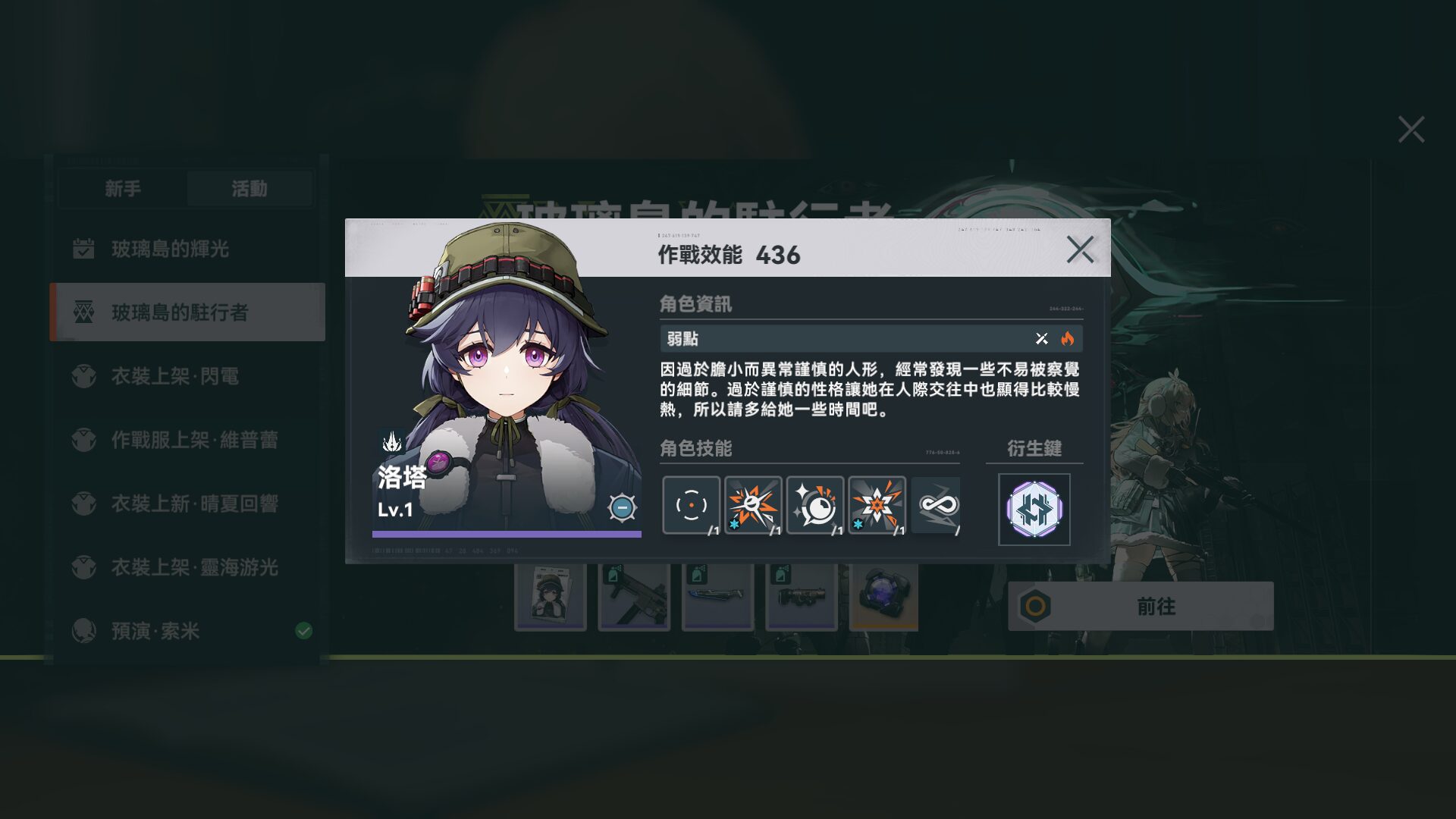This screenshot has height=819, width=1456.
Task: Open 預演·索米 entry
Action: pos(155,631)
